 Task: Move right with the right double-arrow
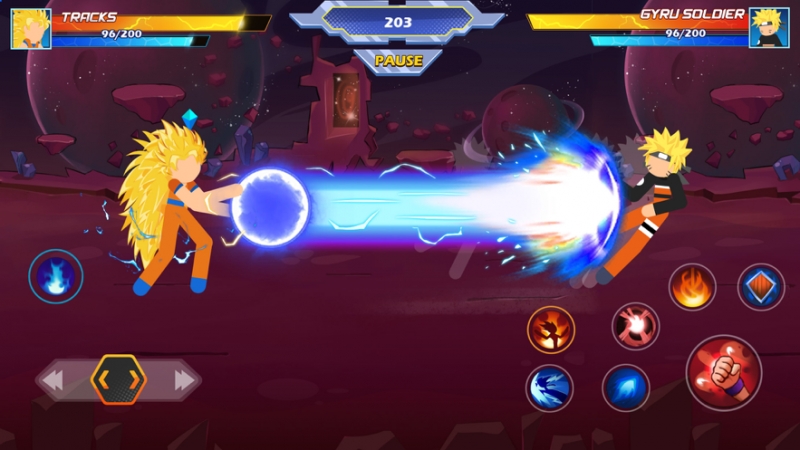pos(184,380)
